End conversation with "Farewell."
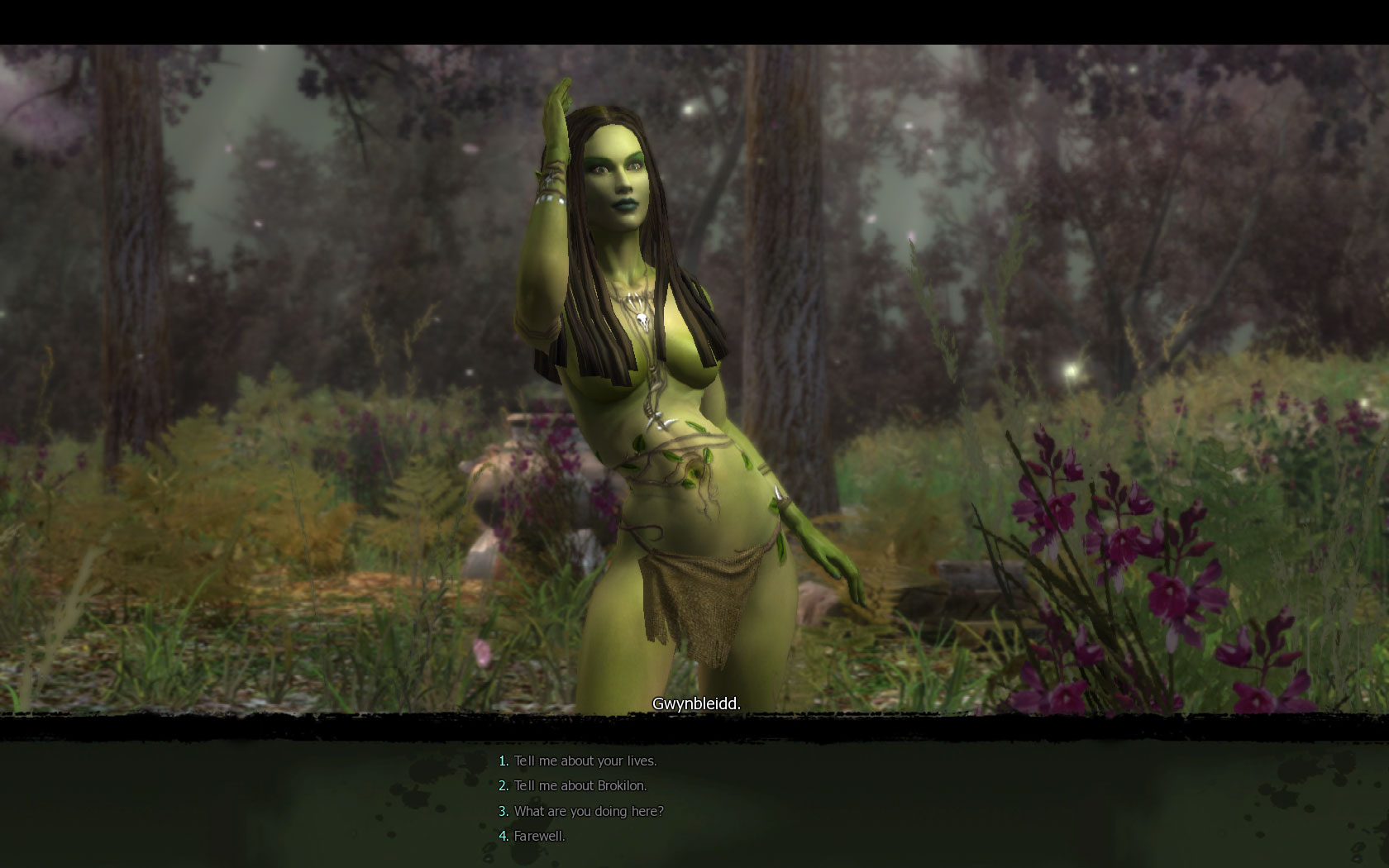Image resolution: width=1389 pixels, height=868 pixels. pyautogui.click(x=539, y=836)
